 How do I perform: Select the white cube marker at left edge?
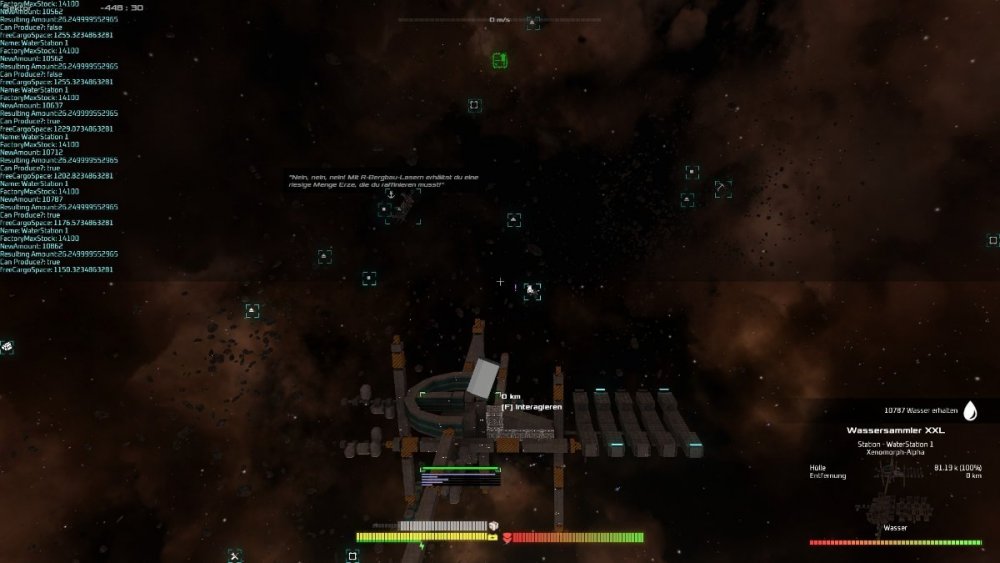click(x=7, y=346)
